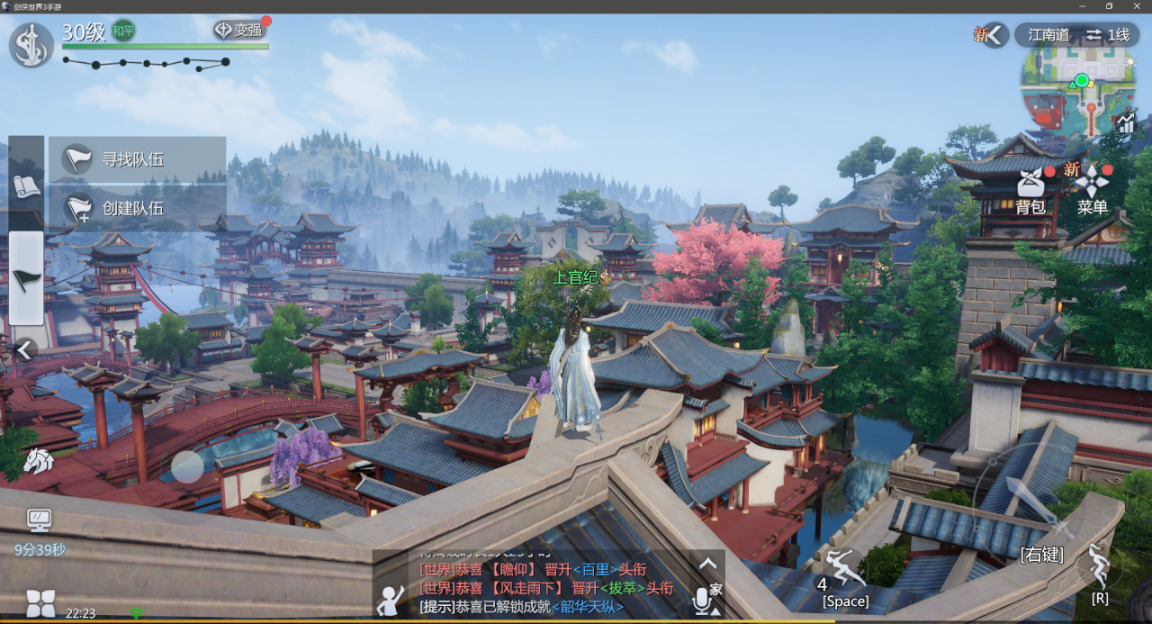Open the 背包 backpack
Image resolution: width=1152 pixels, height=624 pixels.
(x=1031, y=189)
